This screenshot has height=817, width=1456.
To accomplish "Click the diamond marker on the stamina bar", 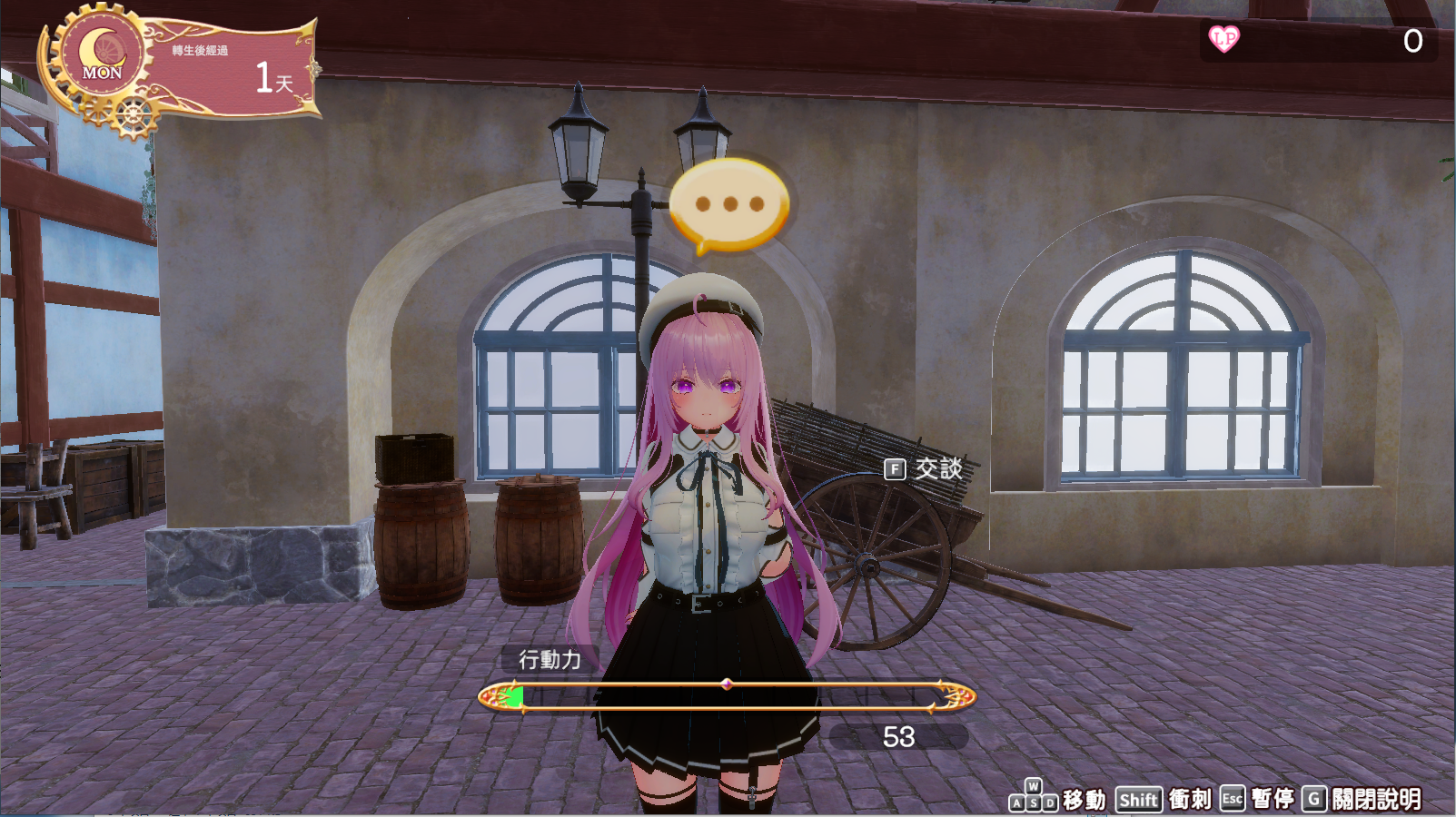I will coord(728,682).
